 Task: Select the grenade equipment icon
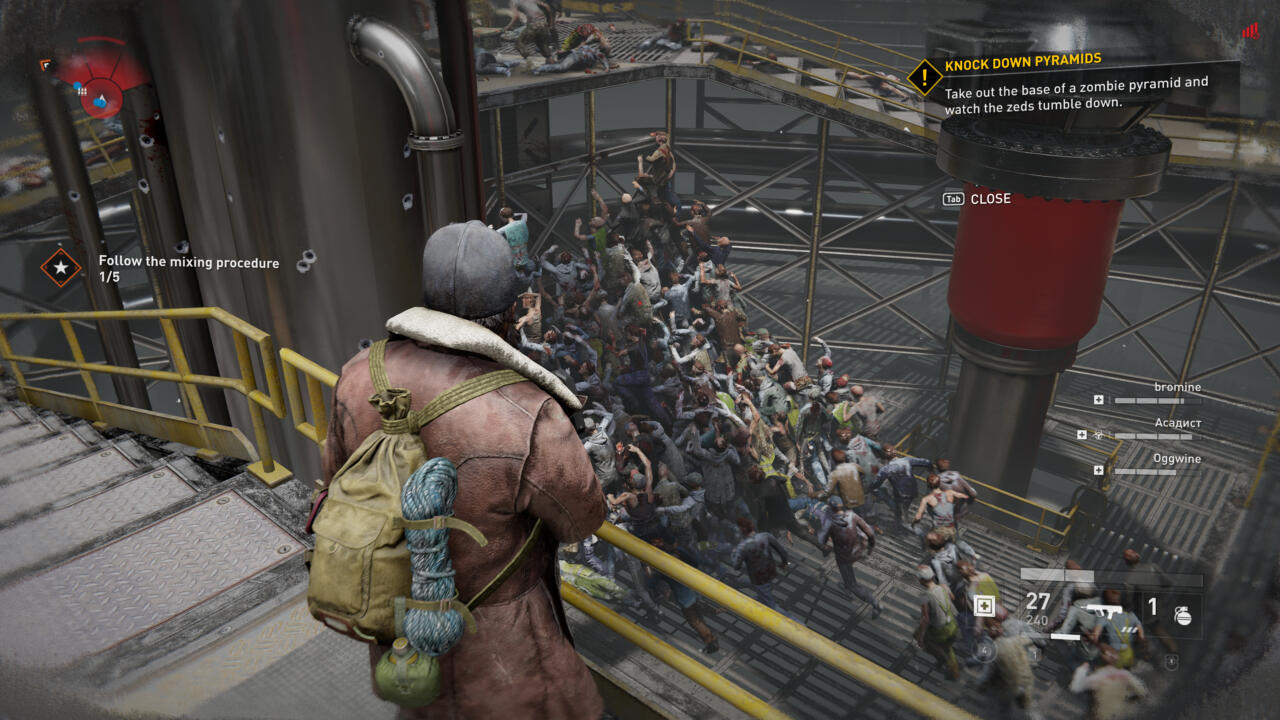tap(1183, 614)
